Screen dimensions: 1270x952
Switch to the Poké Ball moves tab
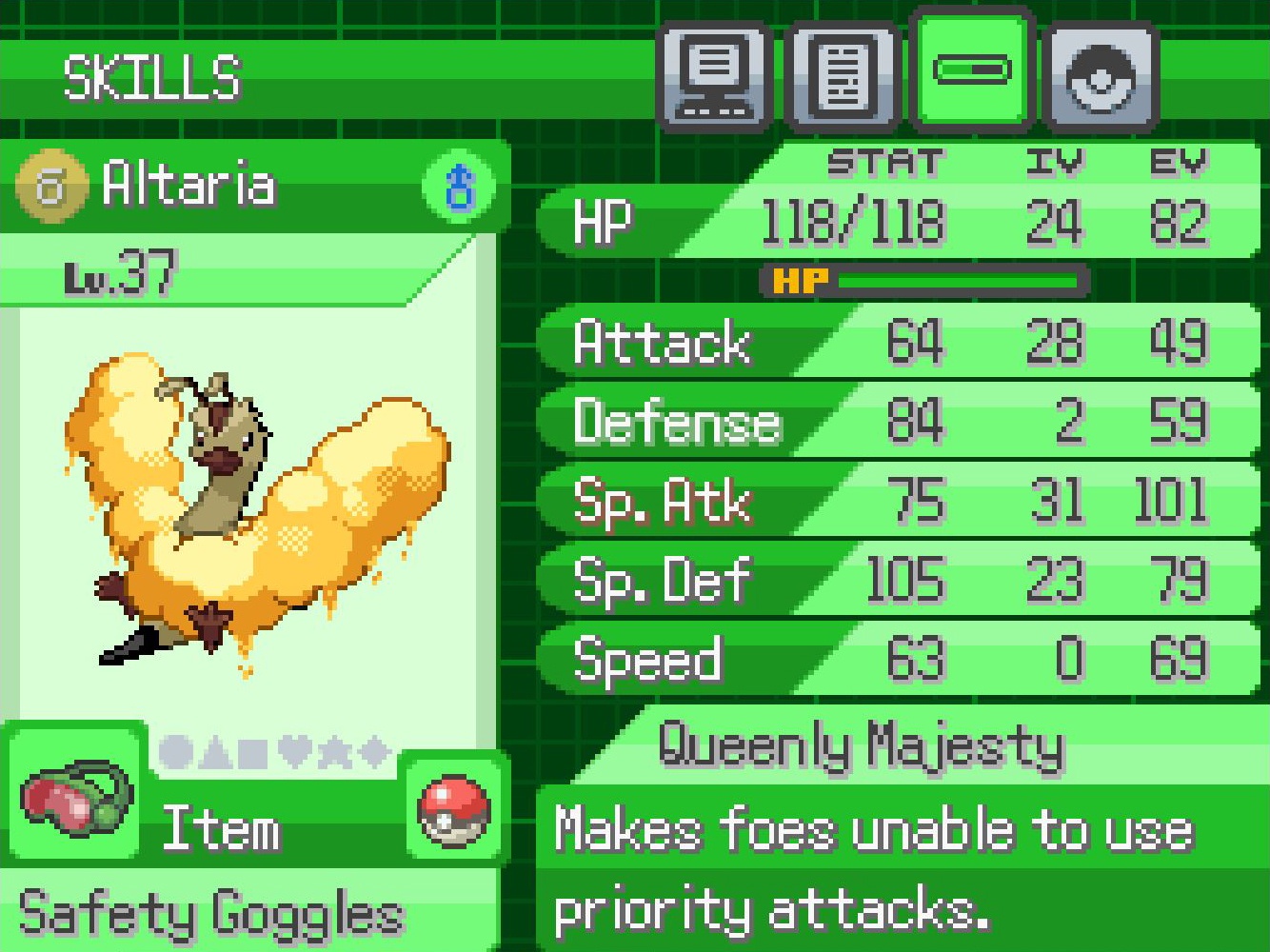click(x=1100, y=76)
